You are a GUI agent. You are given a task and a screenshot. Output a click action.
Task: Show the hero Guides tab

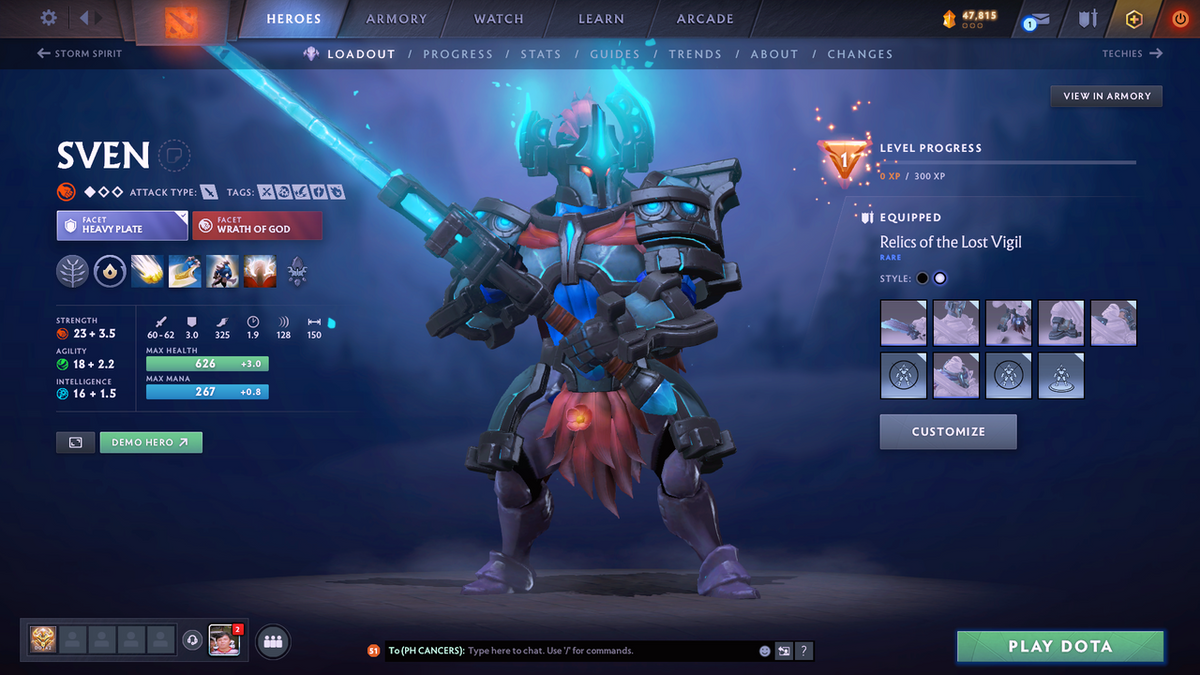614,54
